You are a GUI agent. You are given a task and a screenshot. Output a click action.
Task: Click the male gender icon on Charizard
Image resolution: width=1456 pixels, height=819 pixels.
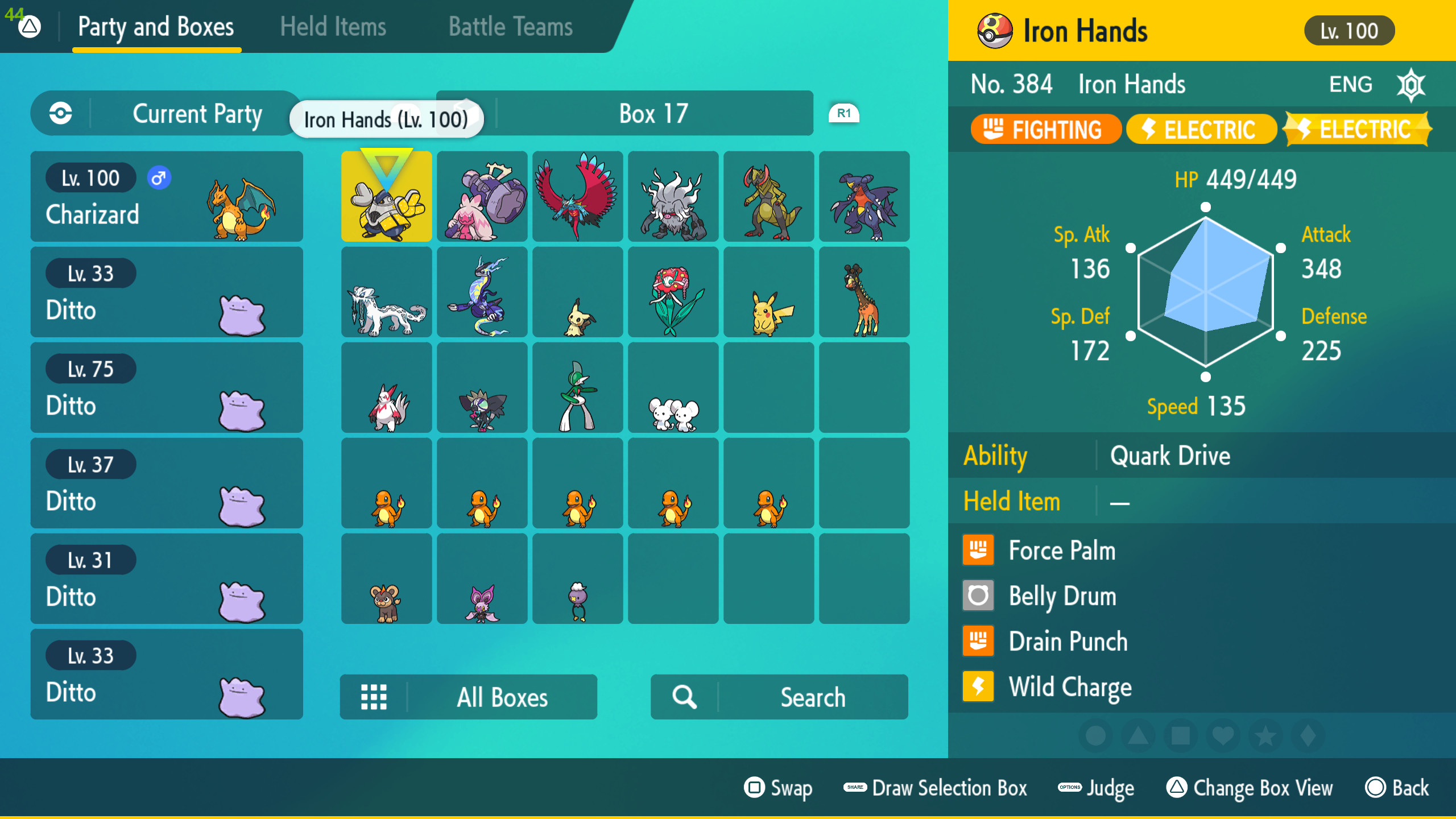tap(159, 177)
